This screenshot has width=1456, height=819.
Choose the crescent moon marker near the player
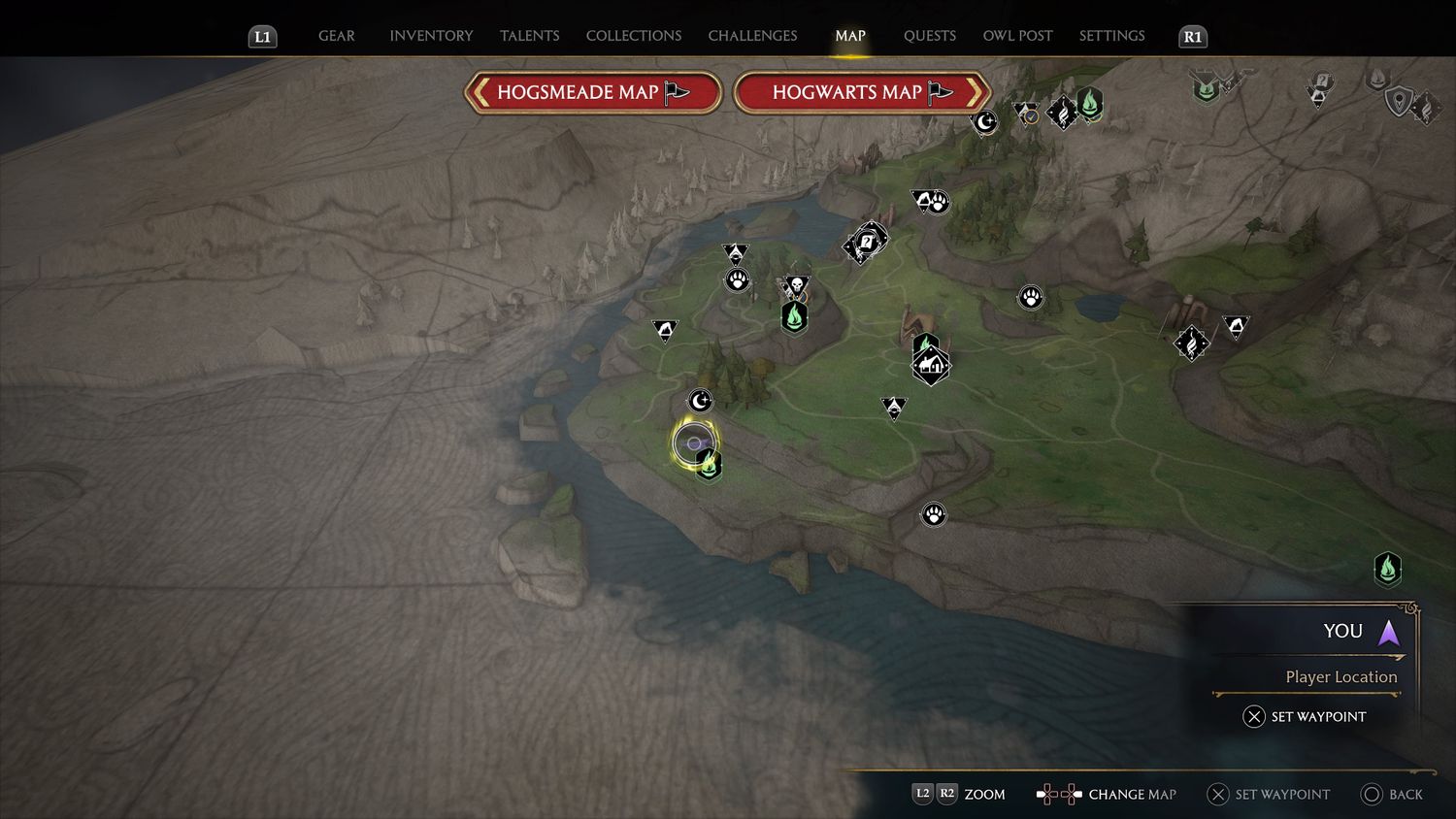[x=700, y=400]
